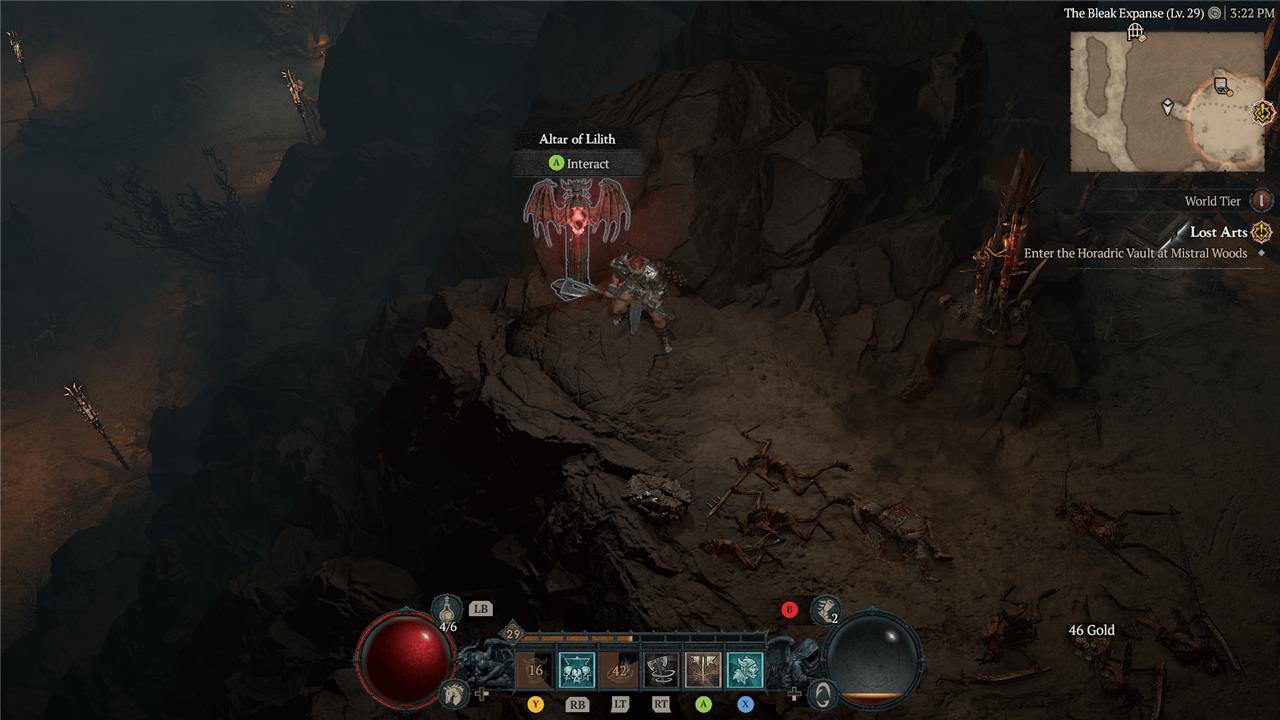Click the horse mount icon

pos(453,692)
